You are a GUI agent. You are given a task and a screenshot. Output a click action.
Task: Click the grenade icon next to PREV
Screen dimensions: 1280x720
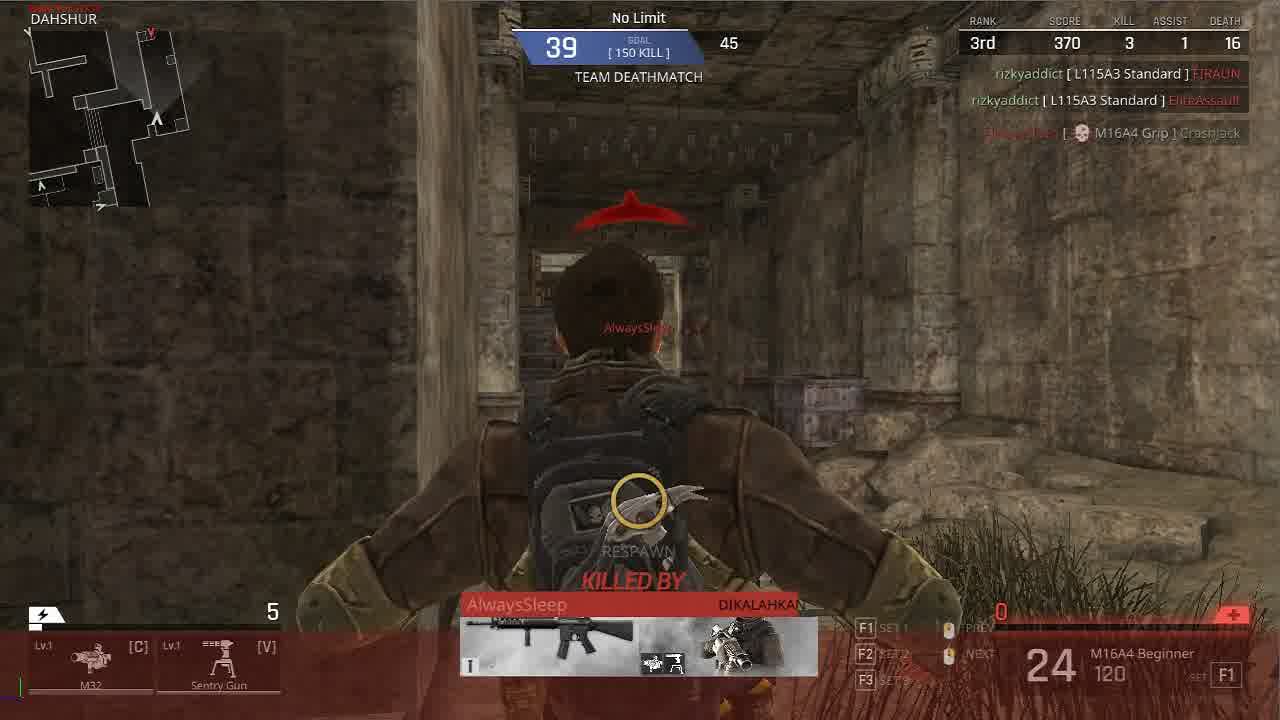click(x=948, y=630)
